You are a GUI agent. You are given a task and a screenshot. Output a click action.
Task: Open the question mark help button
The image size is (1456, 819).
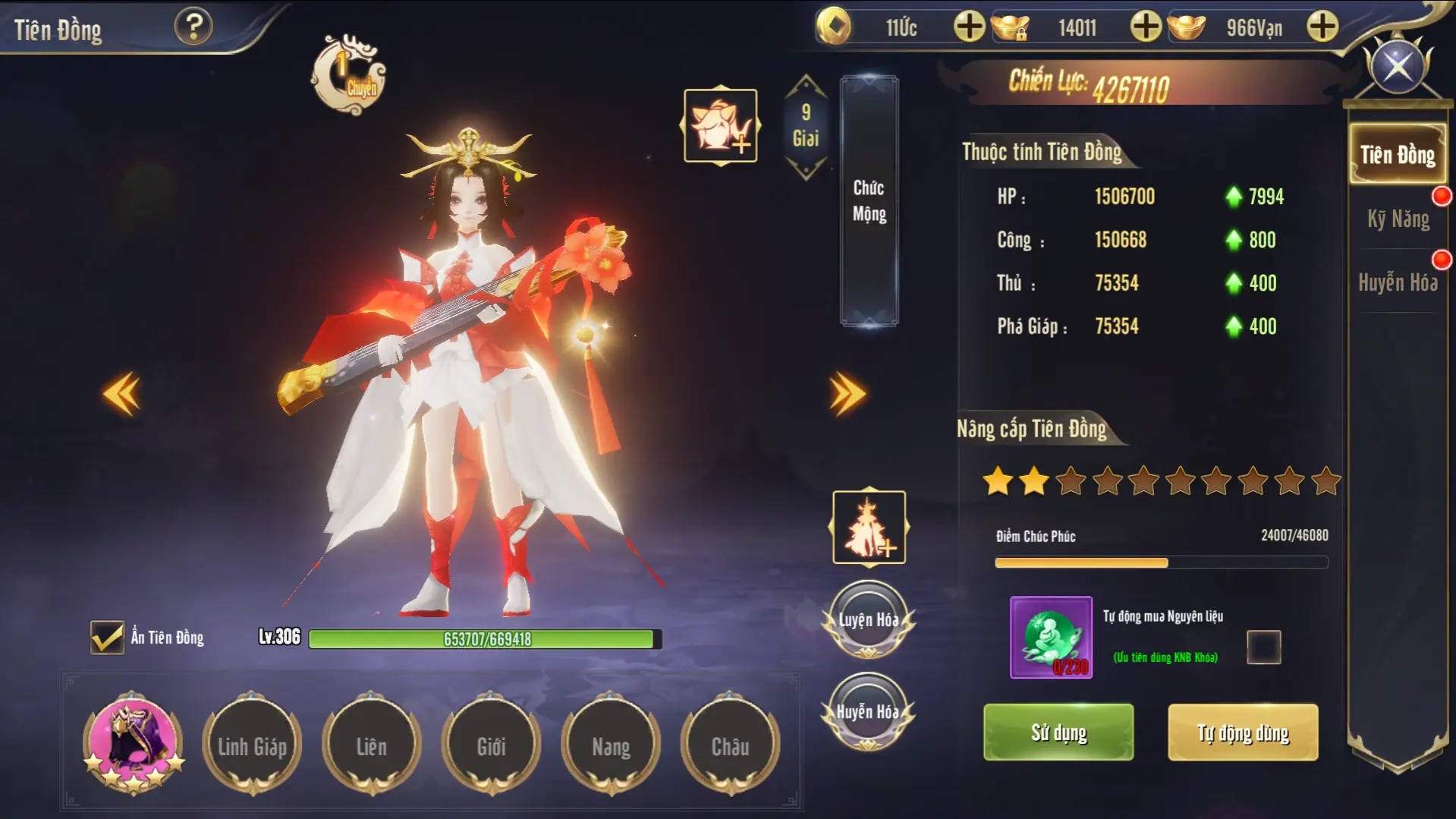193,27
